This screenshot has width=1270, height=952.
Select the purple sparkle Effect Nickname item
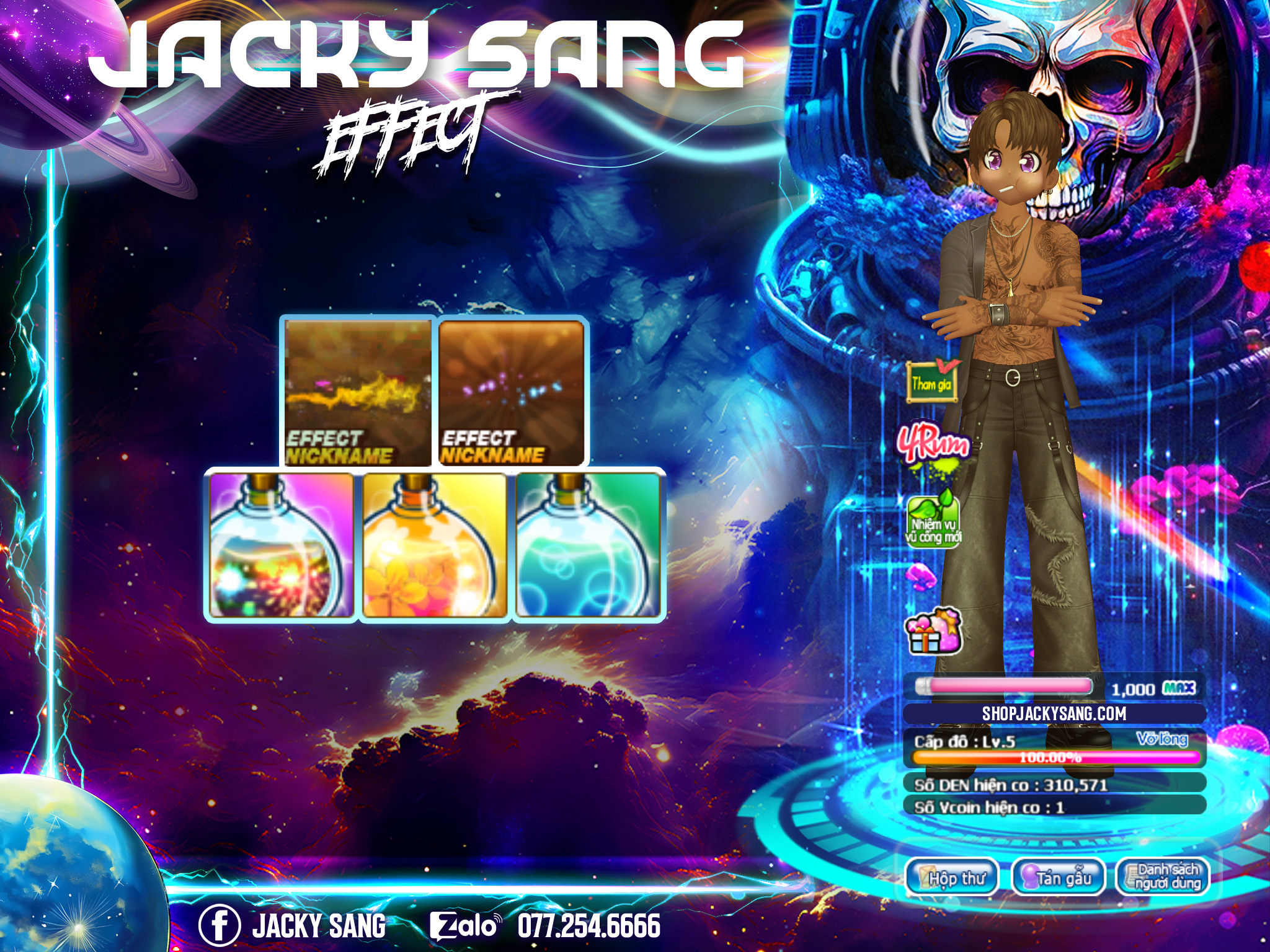coord(512,392)
